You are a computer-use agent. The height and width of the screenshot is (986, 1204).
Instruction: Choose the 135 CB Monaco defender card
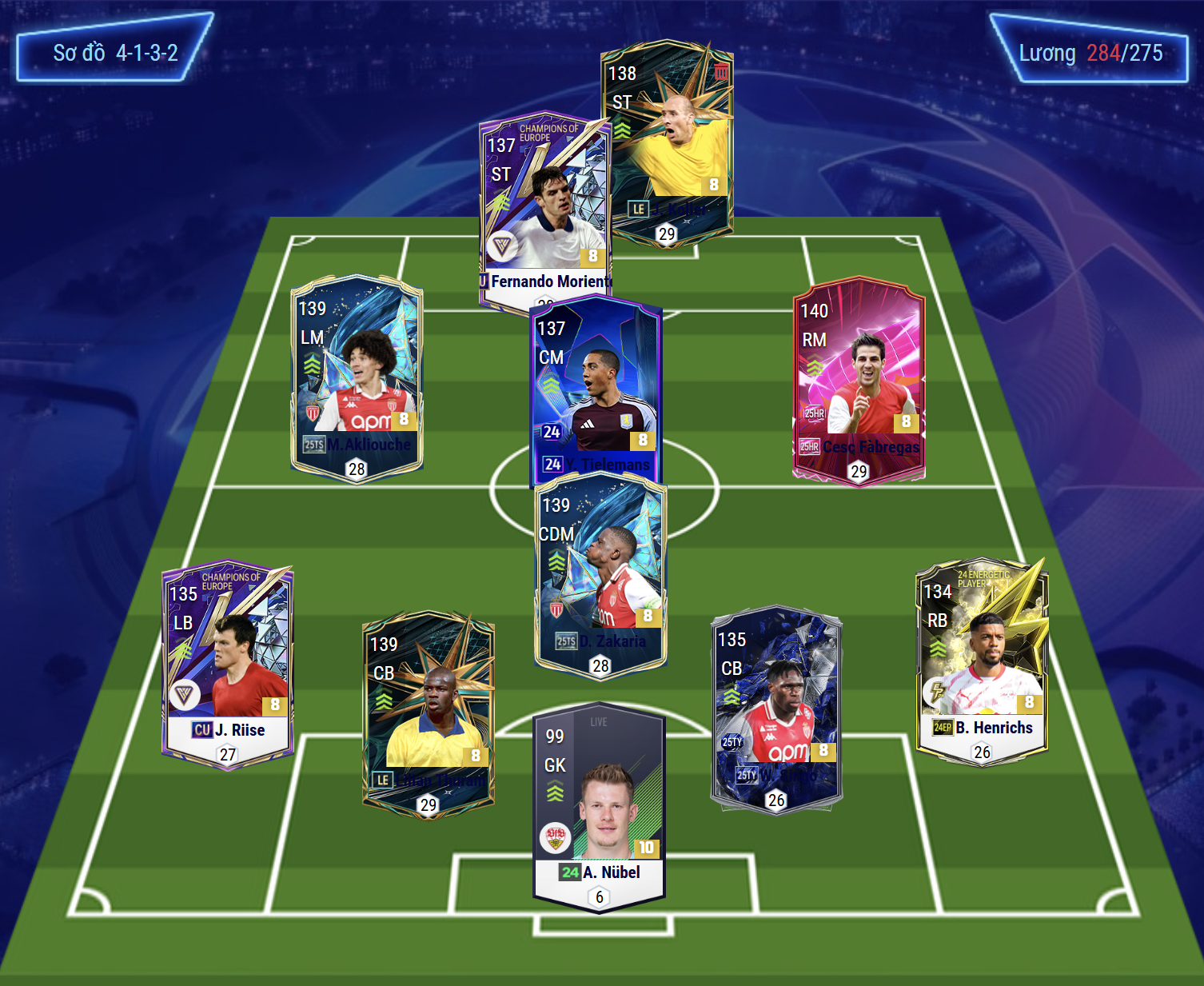coord(775,708)
